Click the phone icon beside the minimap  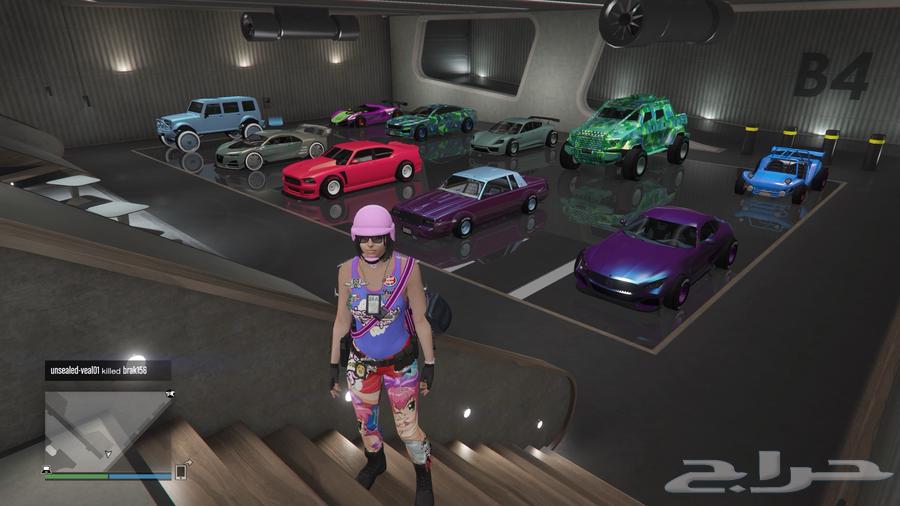pos(181,471)
